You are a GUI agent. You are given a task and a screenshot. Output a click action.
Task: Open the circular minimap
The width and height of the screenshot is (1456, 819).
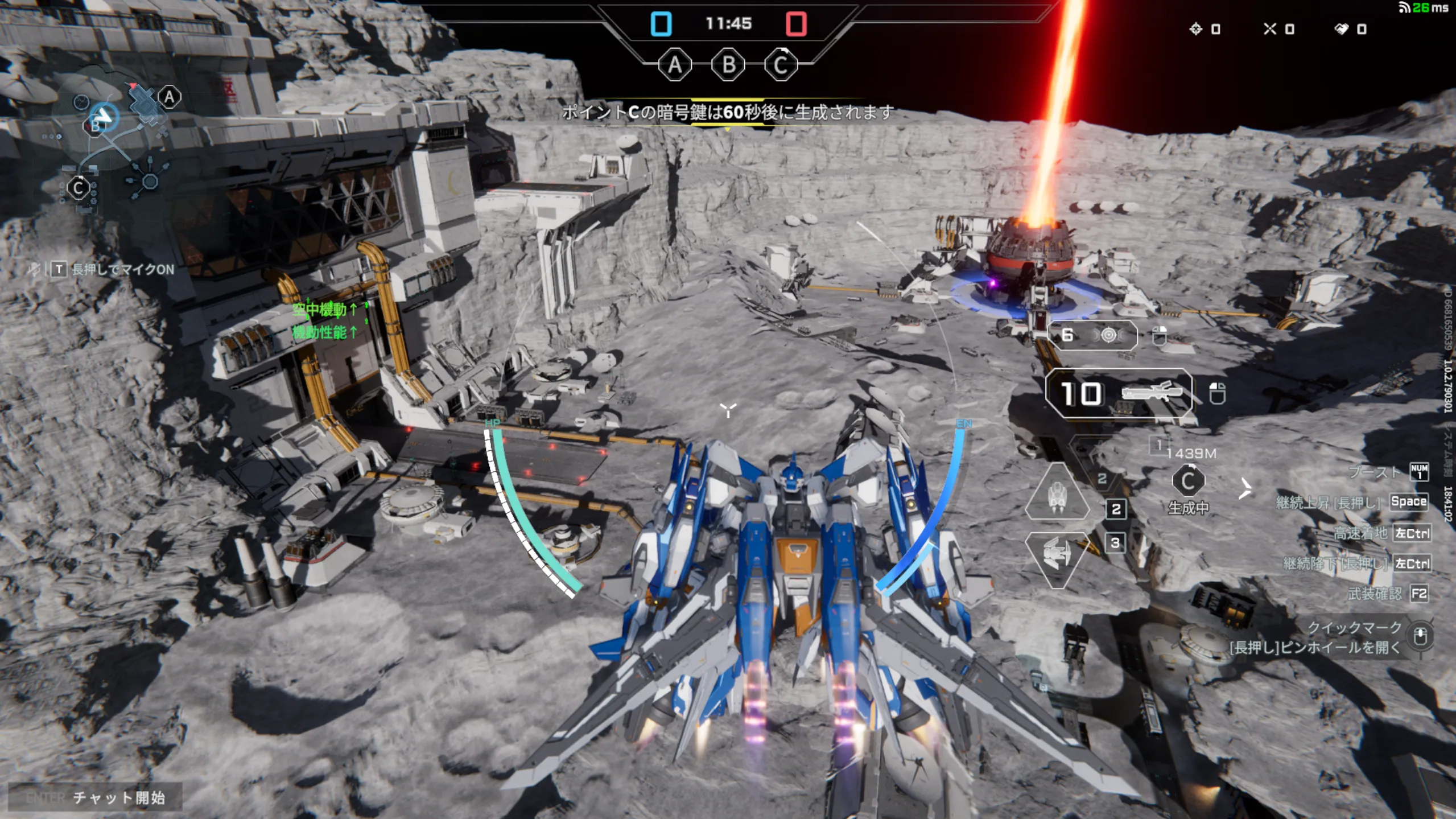tap(114, 142)
